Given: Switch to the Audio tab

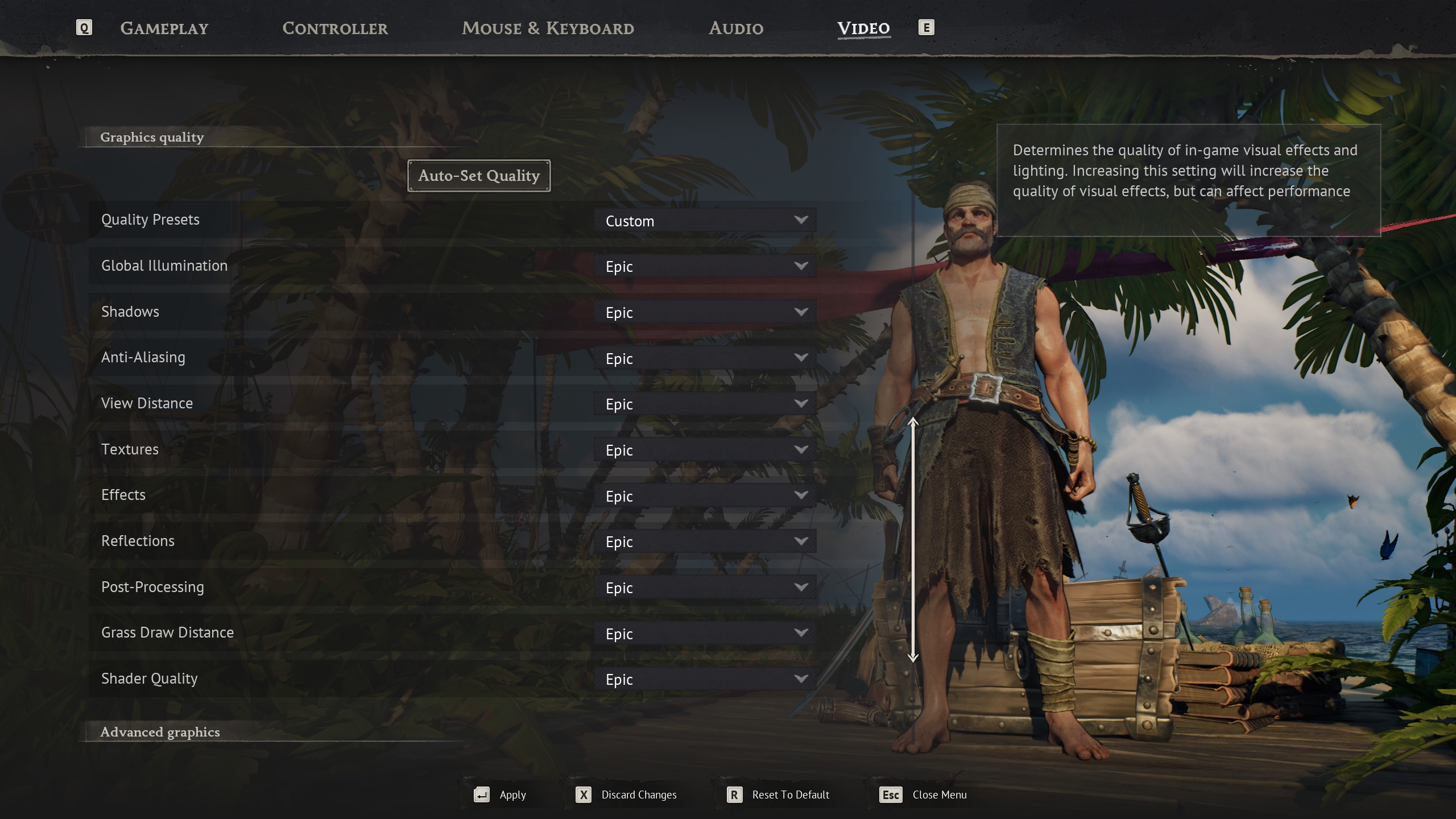Looking at the screenshot, I should (x=735, y=28).
